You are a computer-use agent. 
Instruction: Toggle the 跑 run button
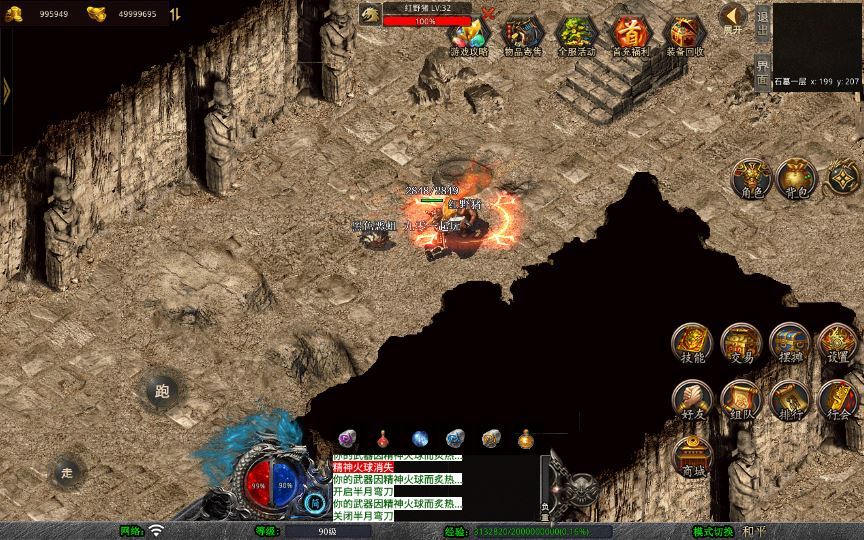tap(162, 391)
